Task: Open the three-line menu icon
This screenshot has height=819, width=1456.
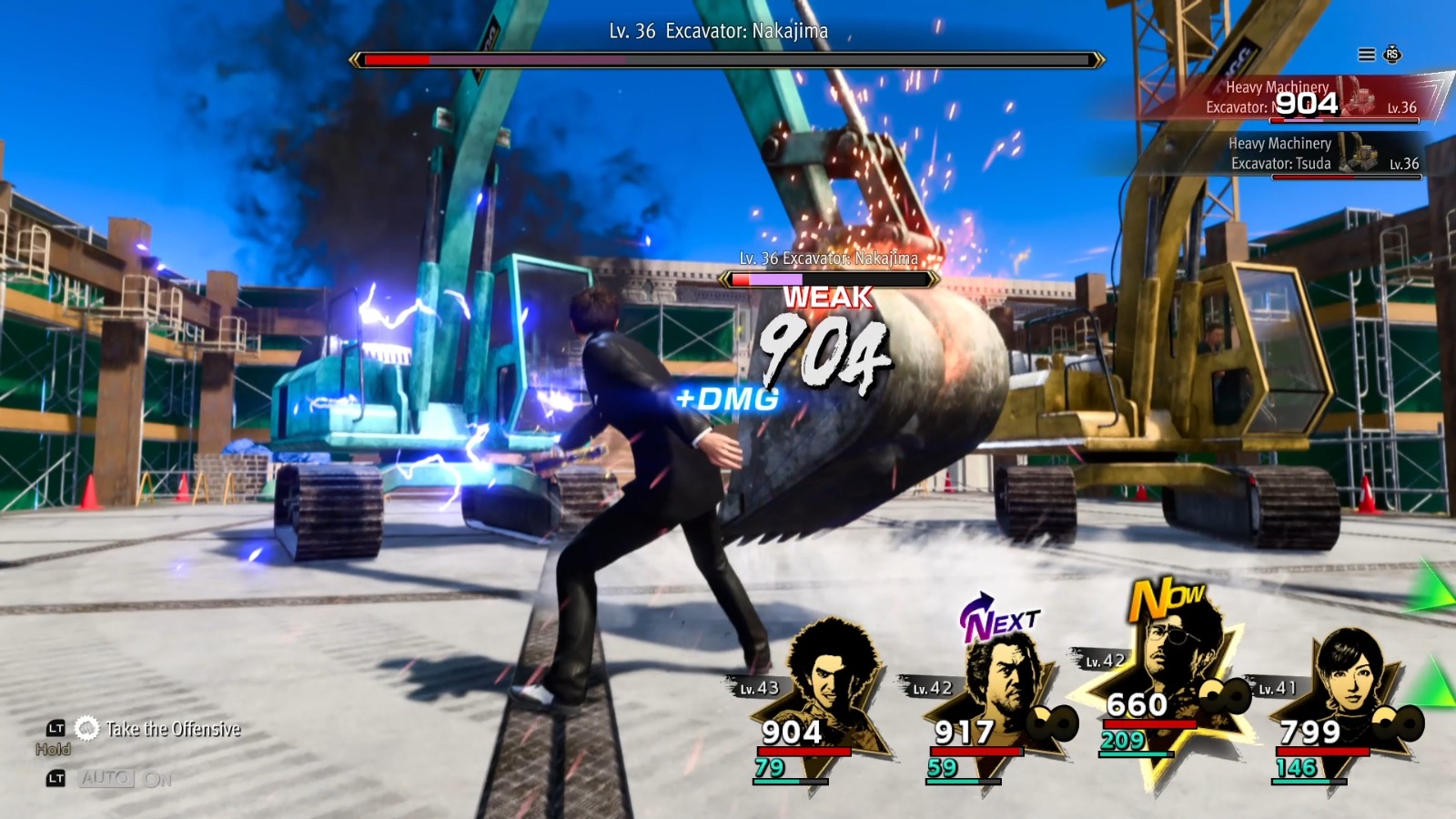Action: point(1366,55)
